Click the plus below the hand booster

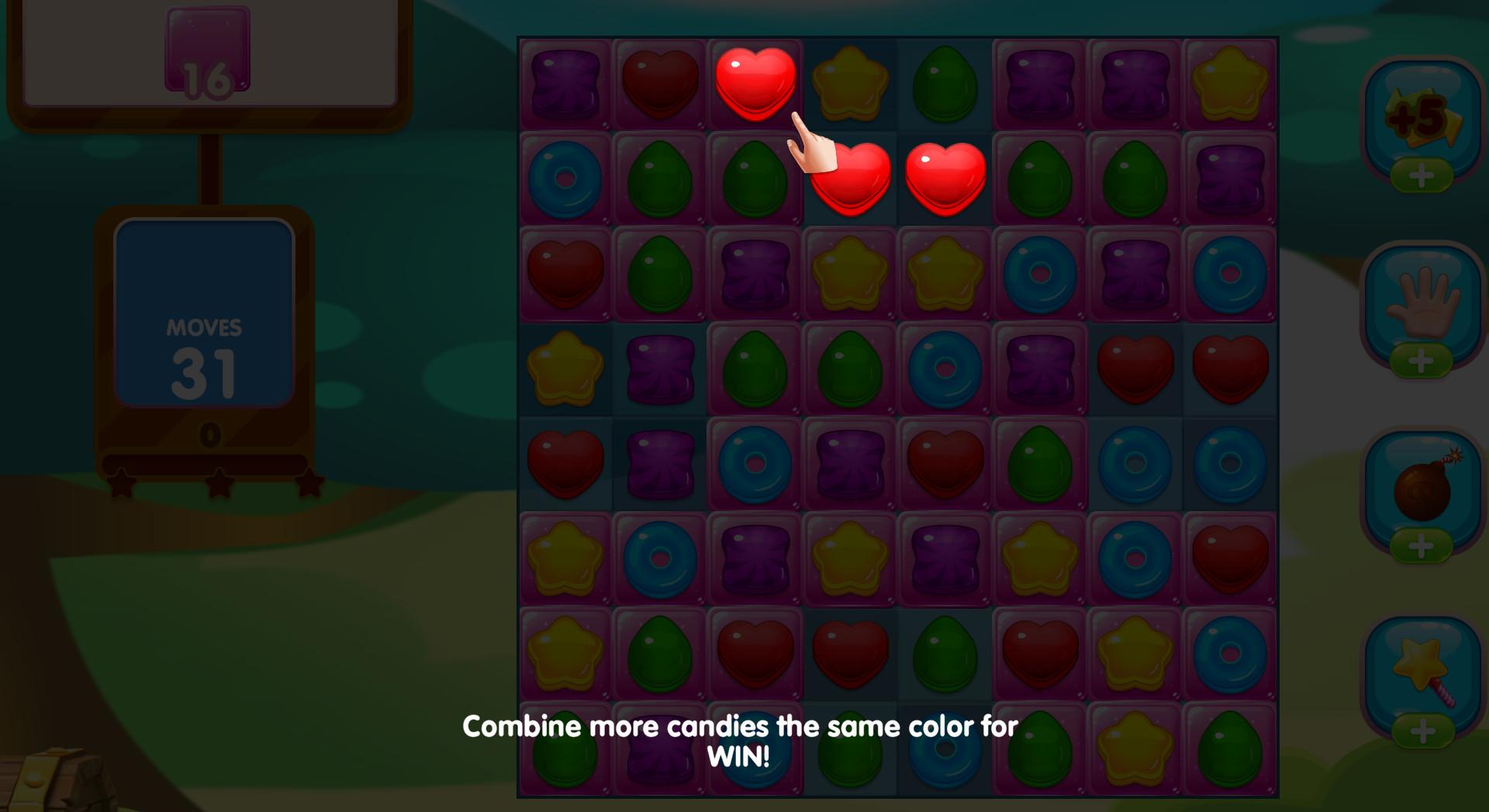click(1422, 362)
